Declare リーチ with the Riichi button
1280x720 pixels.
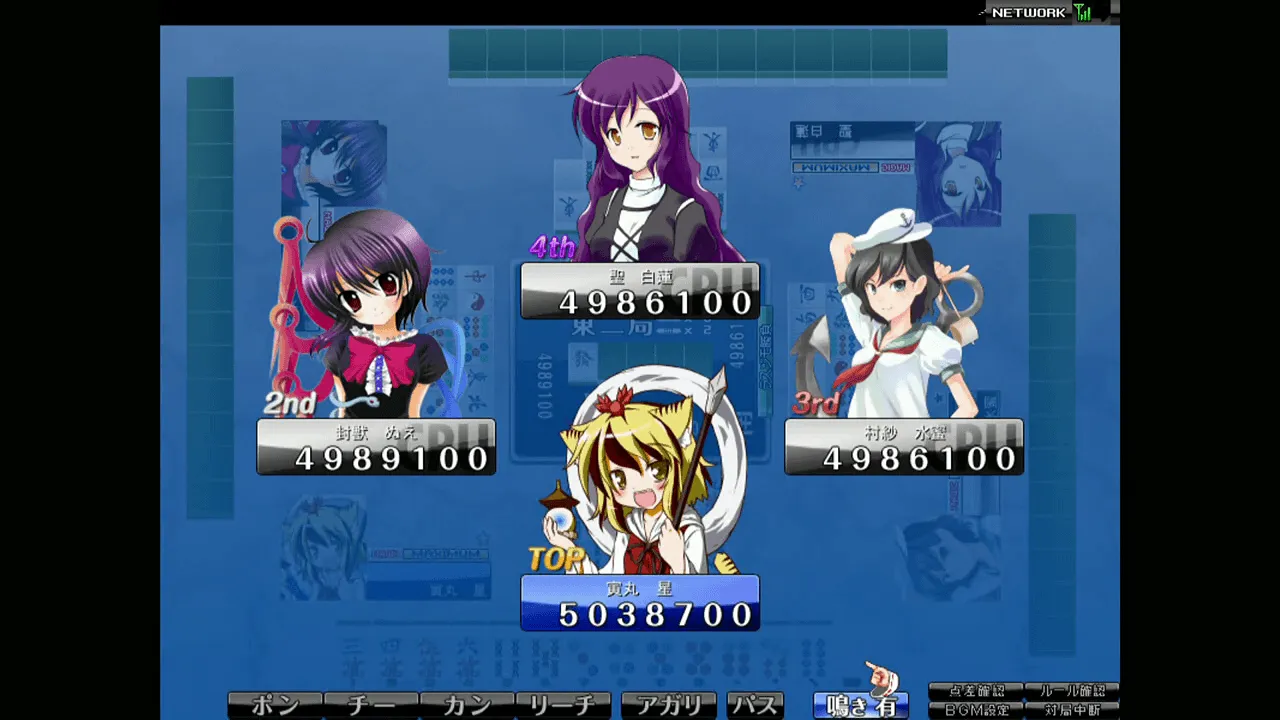coord(565,704)
